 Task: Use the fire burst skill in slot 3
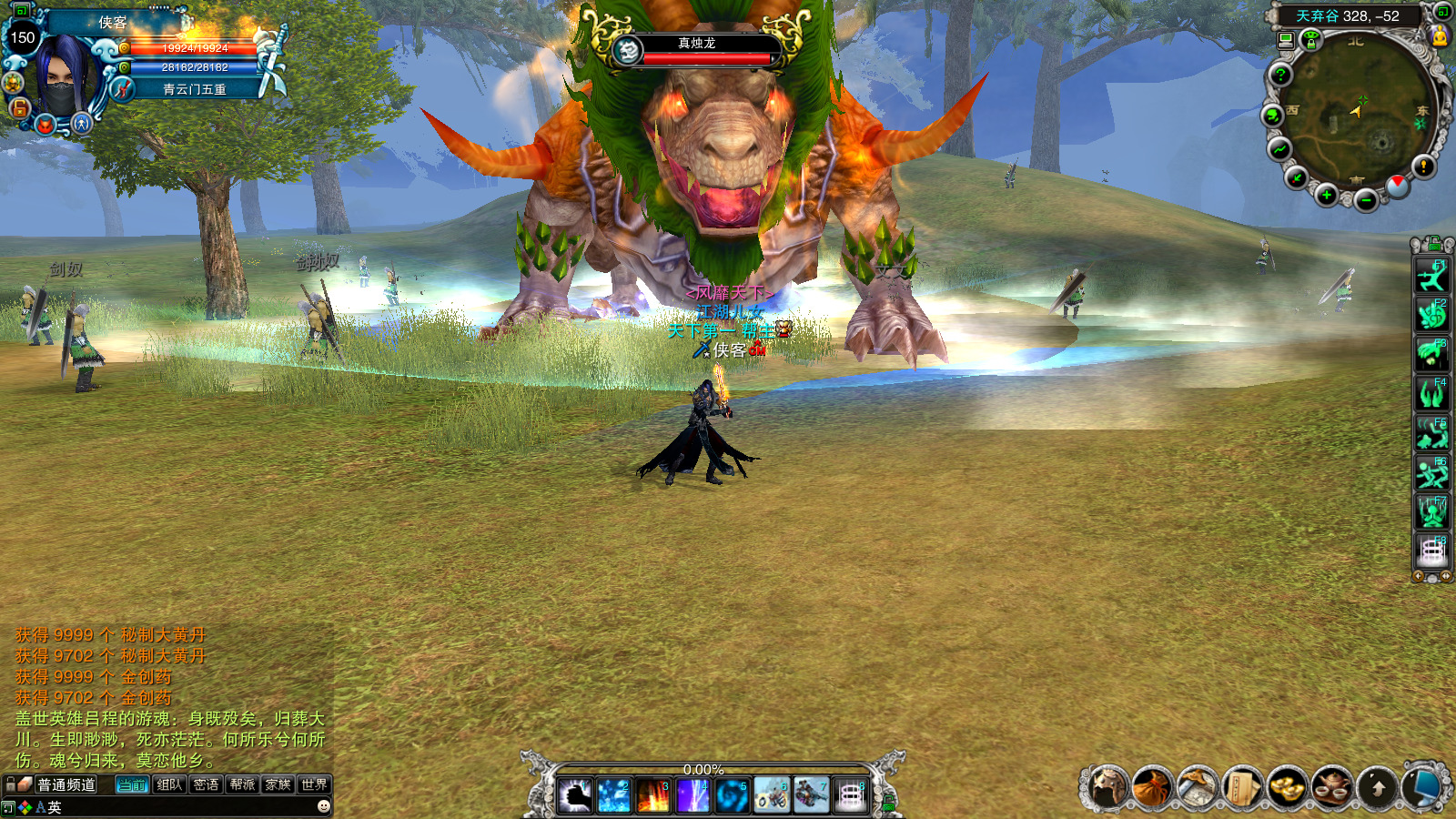coord(653,796)
